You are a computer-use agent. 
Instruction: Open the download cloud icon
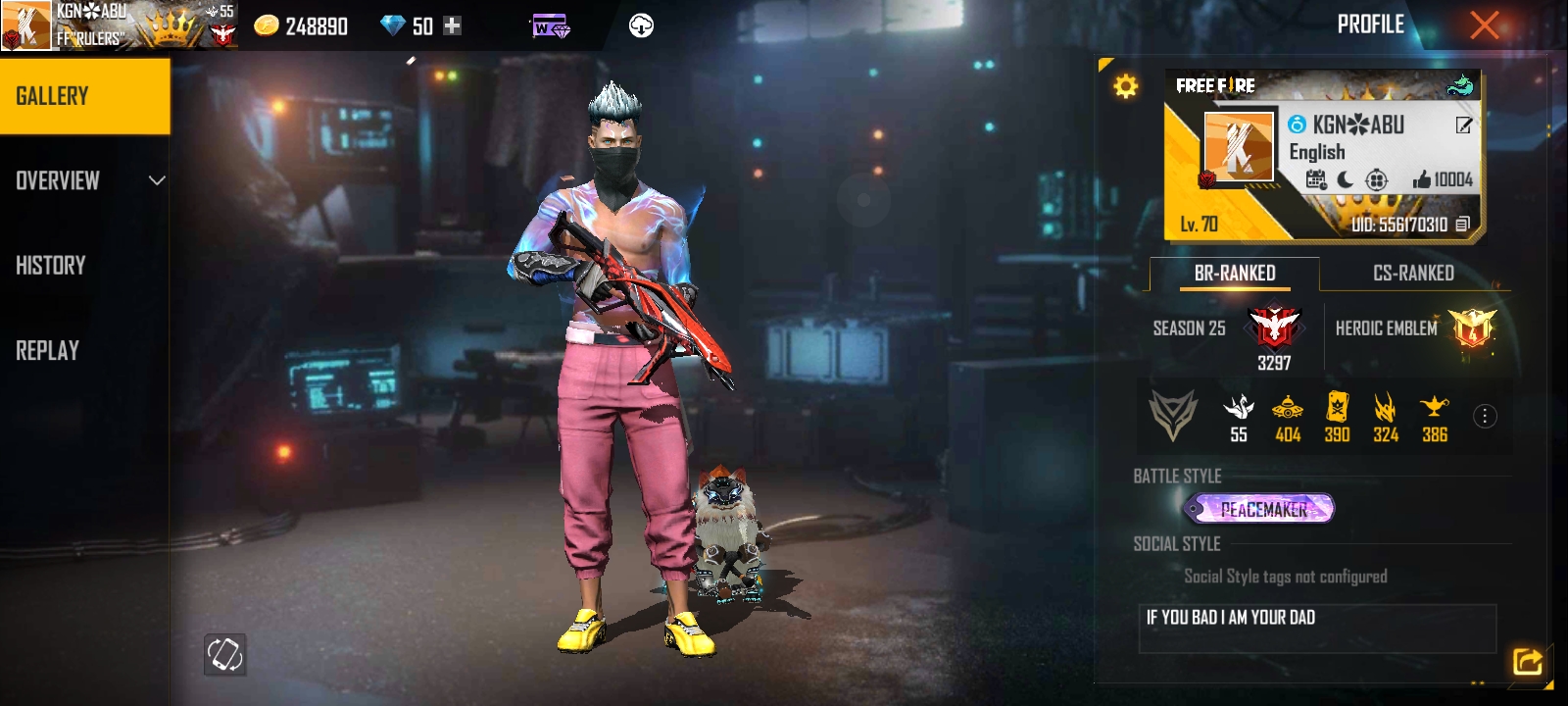[641, 26]
